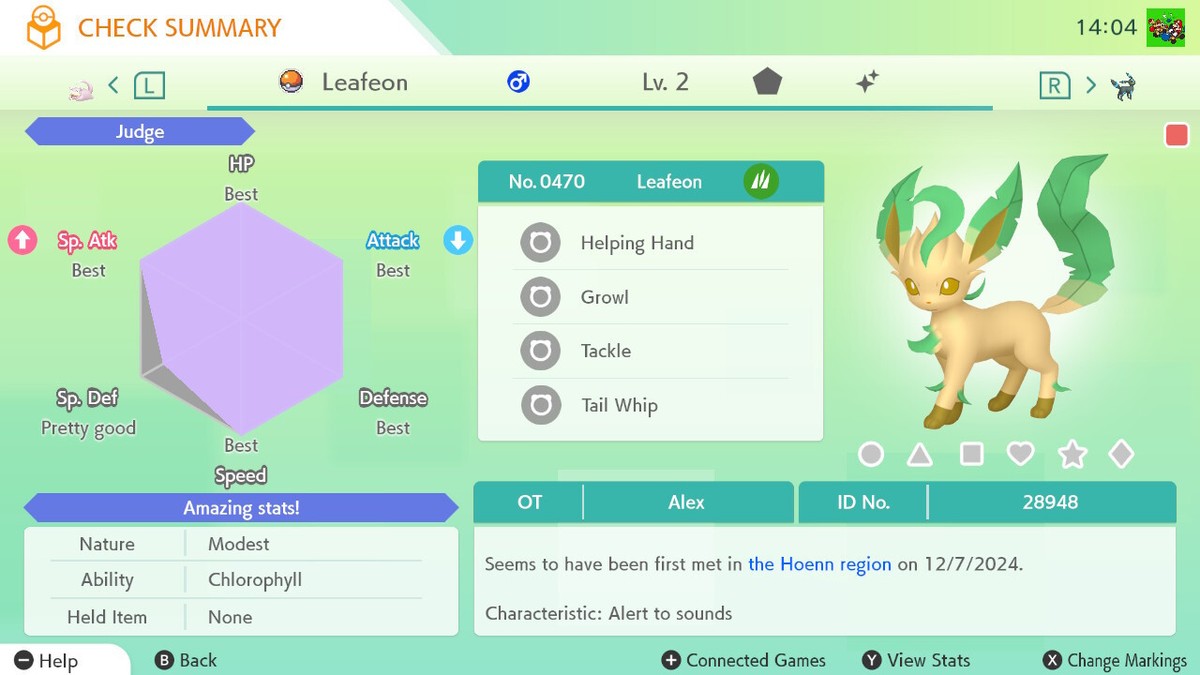Open the Help option
Image resolution: width=1200 pixels, height=675 pixels.
click(47, 660)
